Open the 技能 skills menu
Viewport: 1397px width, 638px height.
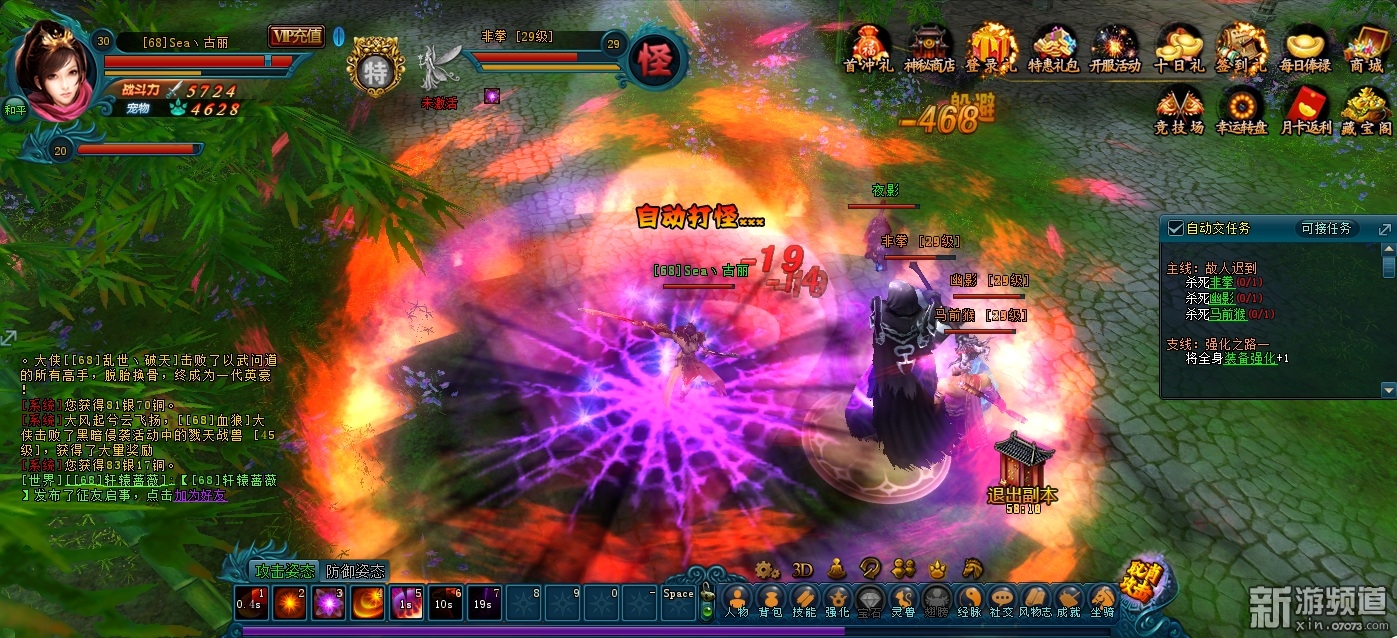804,602
